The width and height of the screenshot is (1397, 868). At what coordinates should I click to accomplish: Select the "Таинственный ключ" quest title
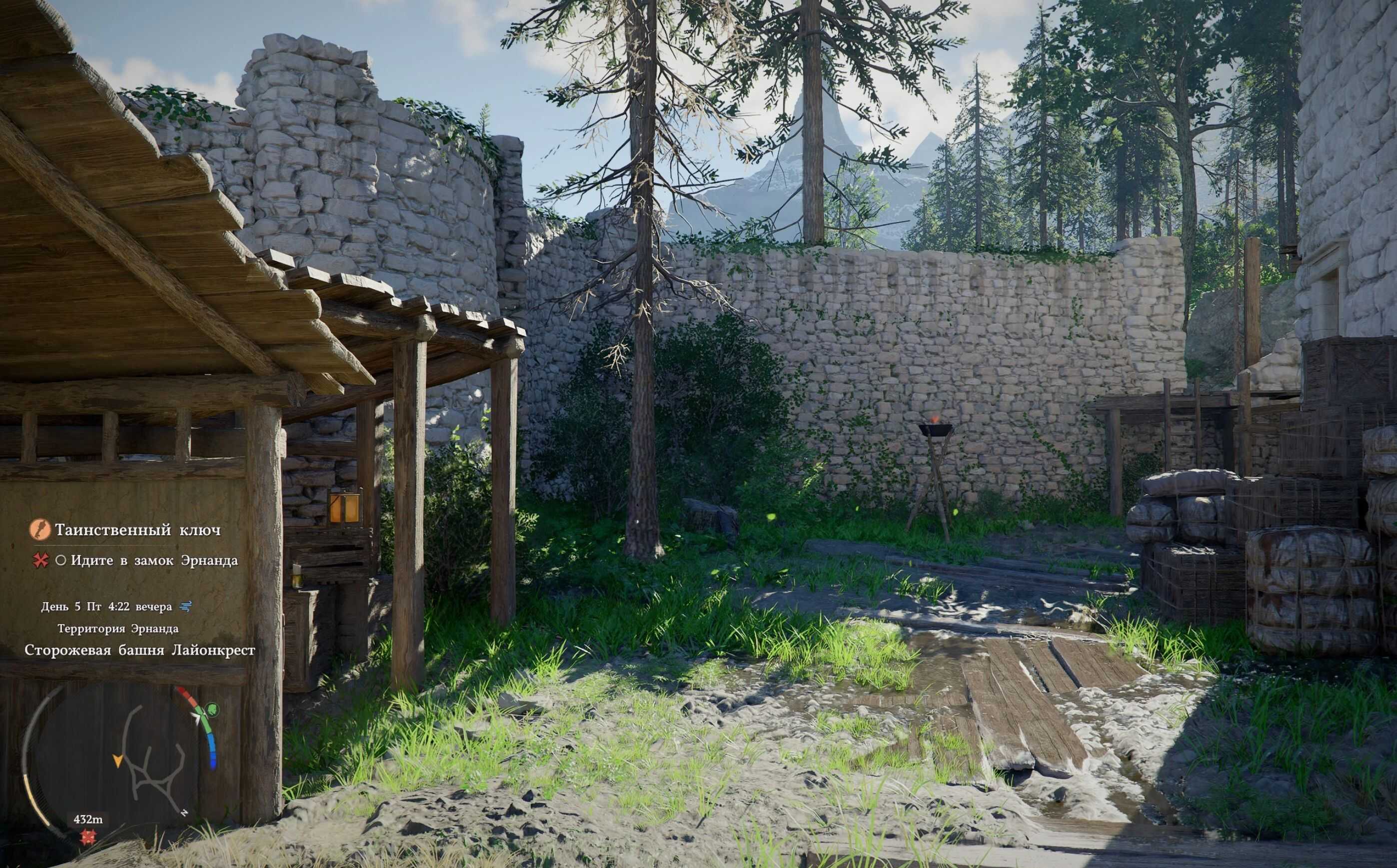(x=137, y=529)
